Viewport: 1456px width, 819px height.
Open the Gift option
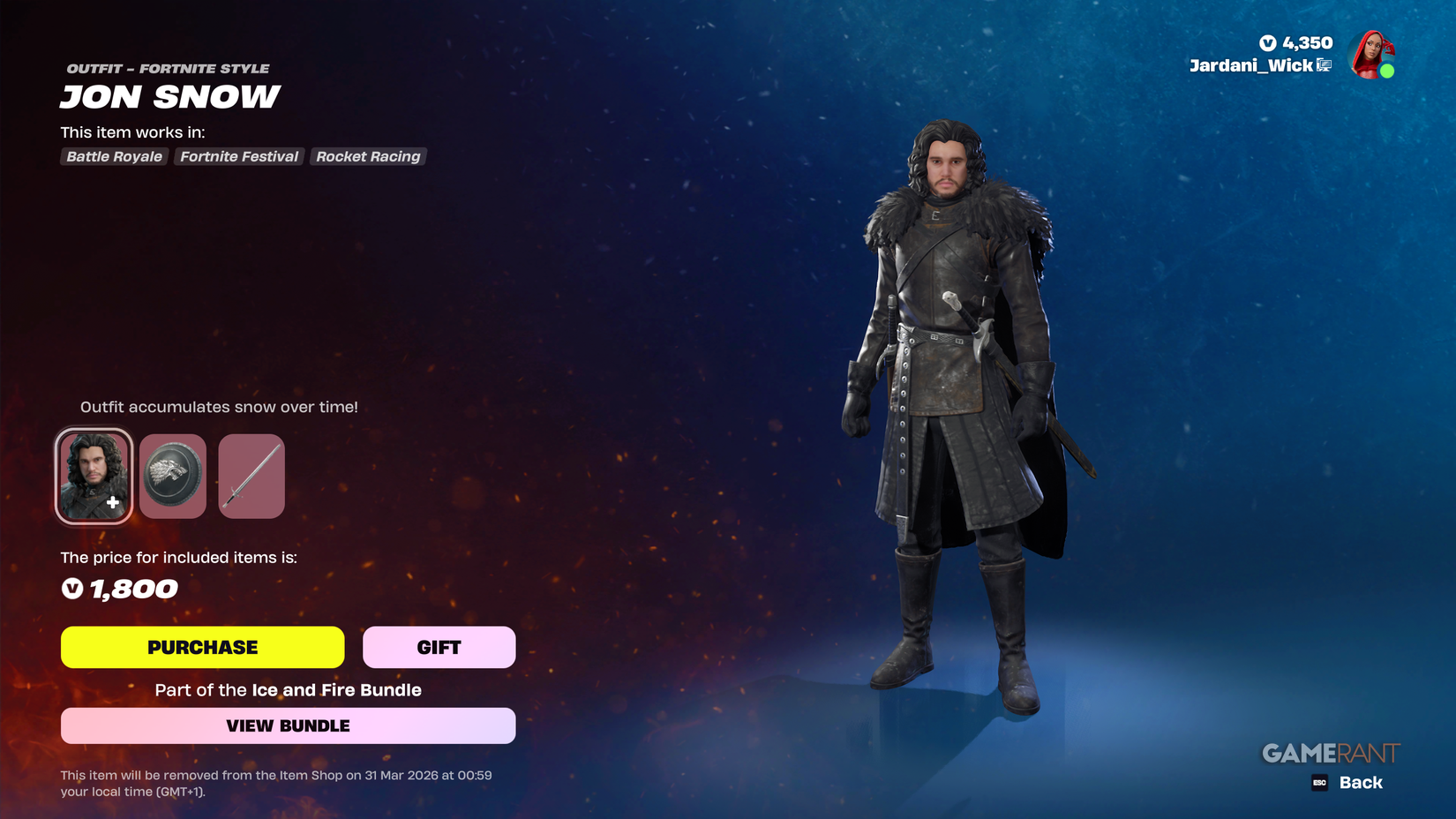click(x=439, y=647)
